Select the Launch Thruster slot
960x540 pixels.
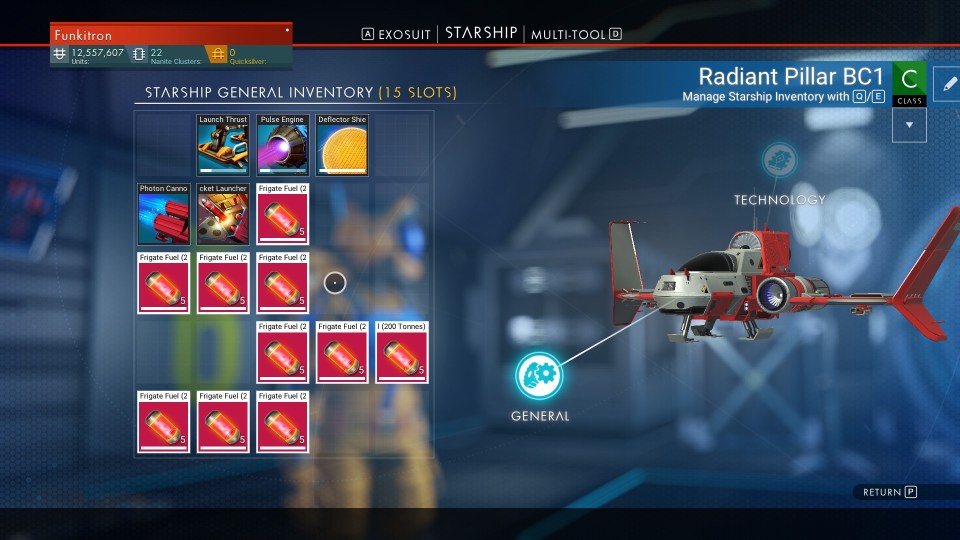coord(223,145)
